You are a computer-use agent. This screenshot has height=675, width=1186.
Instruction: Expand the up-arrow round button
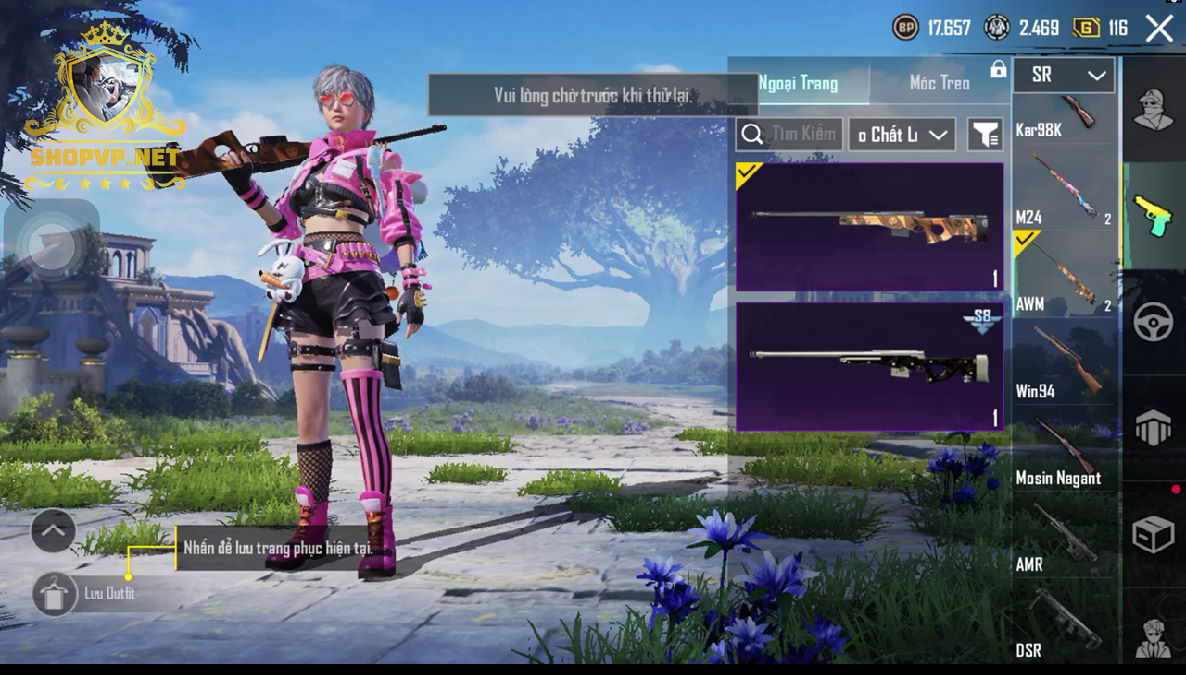[x=53, y=531]
